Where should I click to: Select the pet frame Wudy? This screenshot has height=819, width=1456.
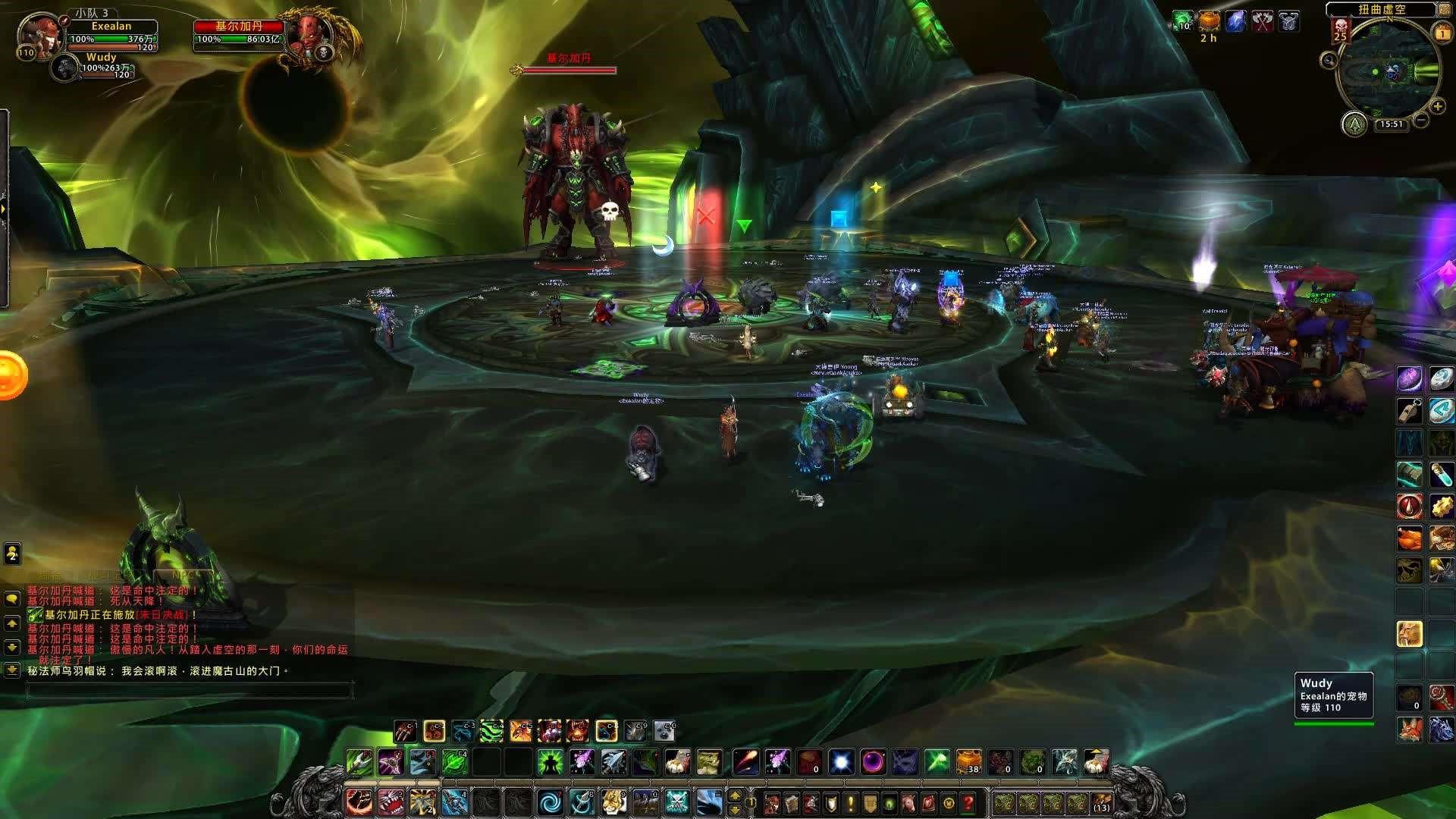[67, 67]
